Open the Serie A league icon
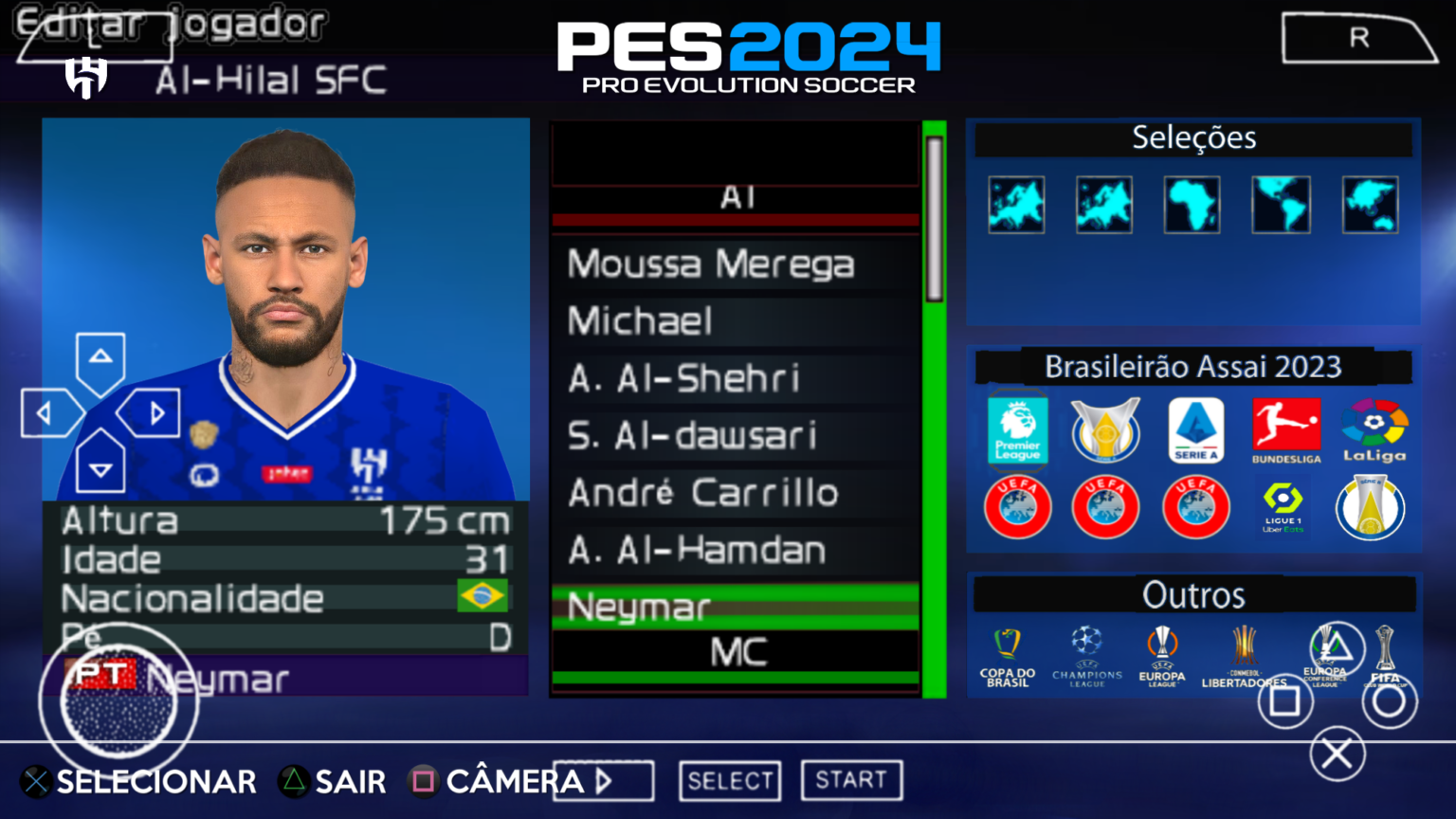This screenshot has width=1456, height=819. pos(1195,431)
